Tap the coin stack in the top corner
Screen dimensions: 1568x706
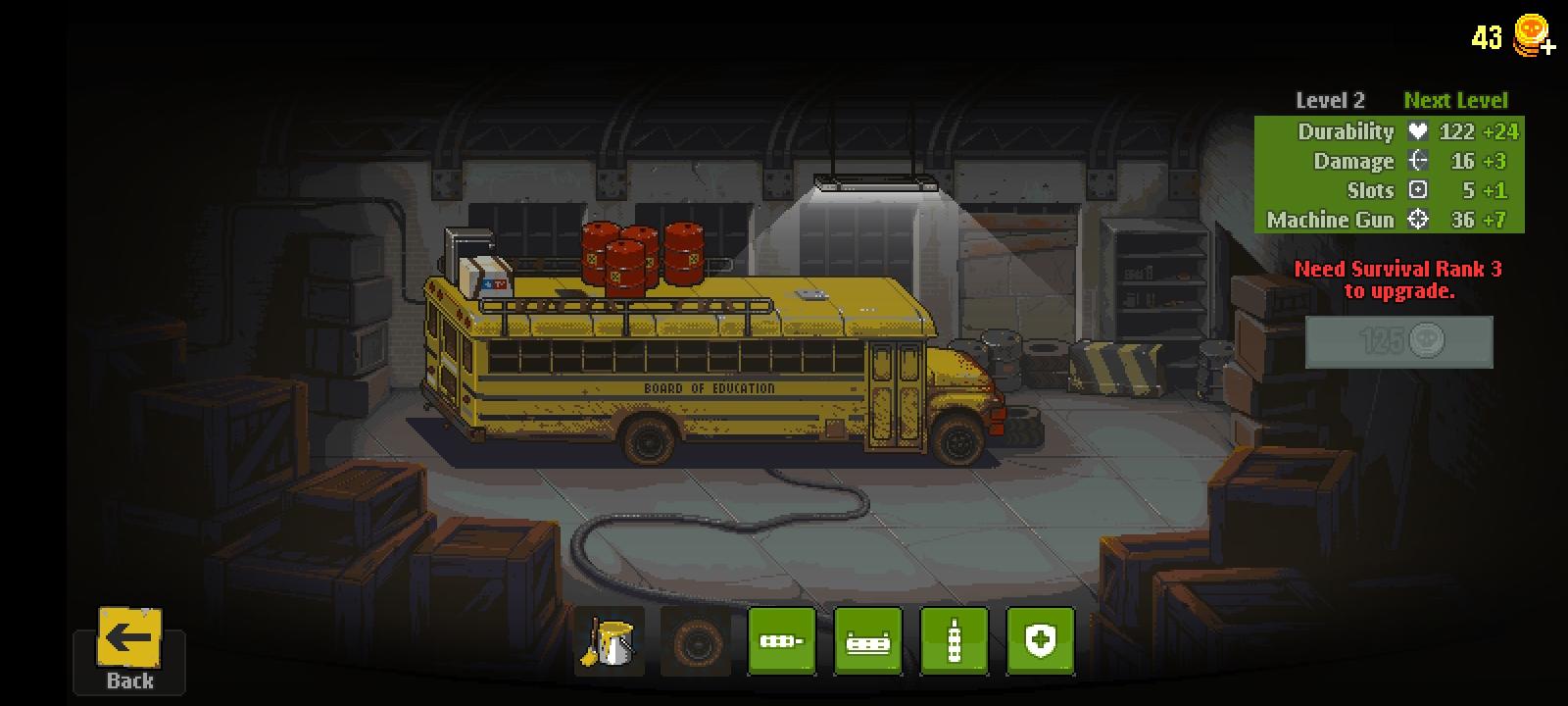[1530, 37]
